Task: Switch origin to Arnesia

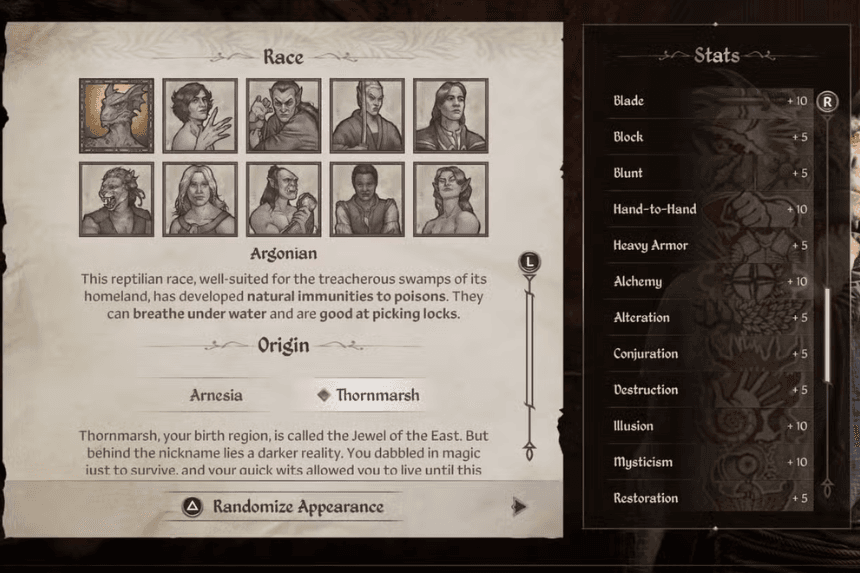Action: pos(216,395)
